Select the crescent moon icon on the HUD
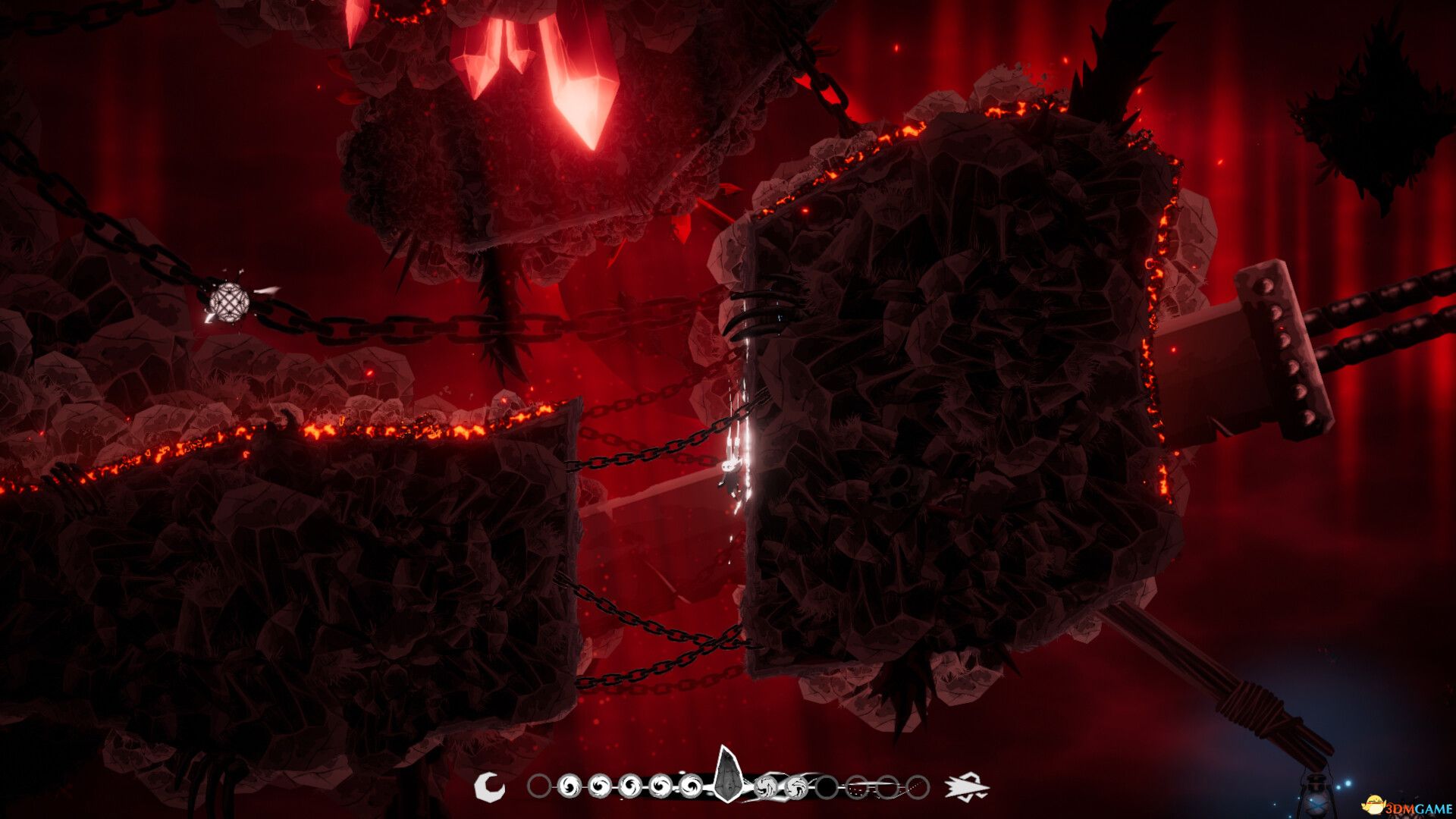 point(489,786)
